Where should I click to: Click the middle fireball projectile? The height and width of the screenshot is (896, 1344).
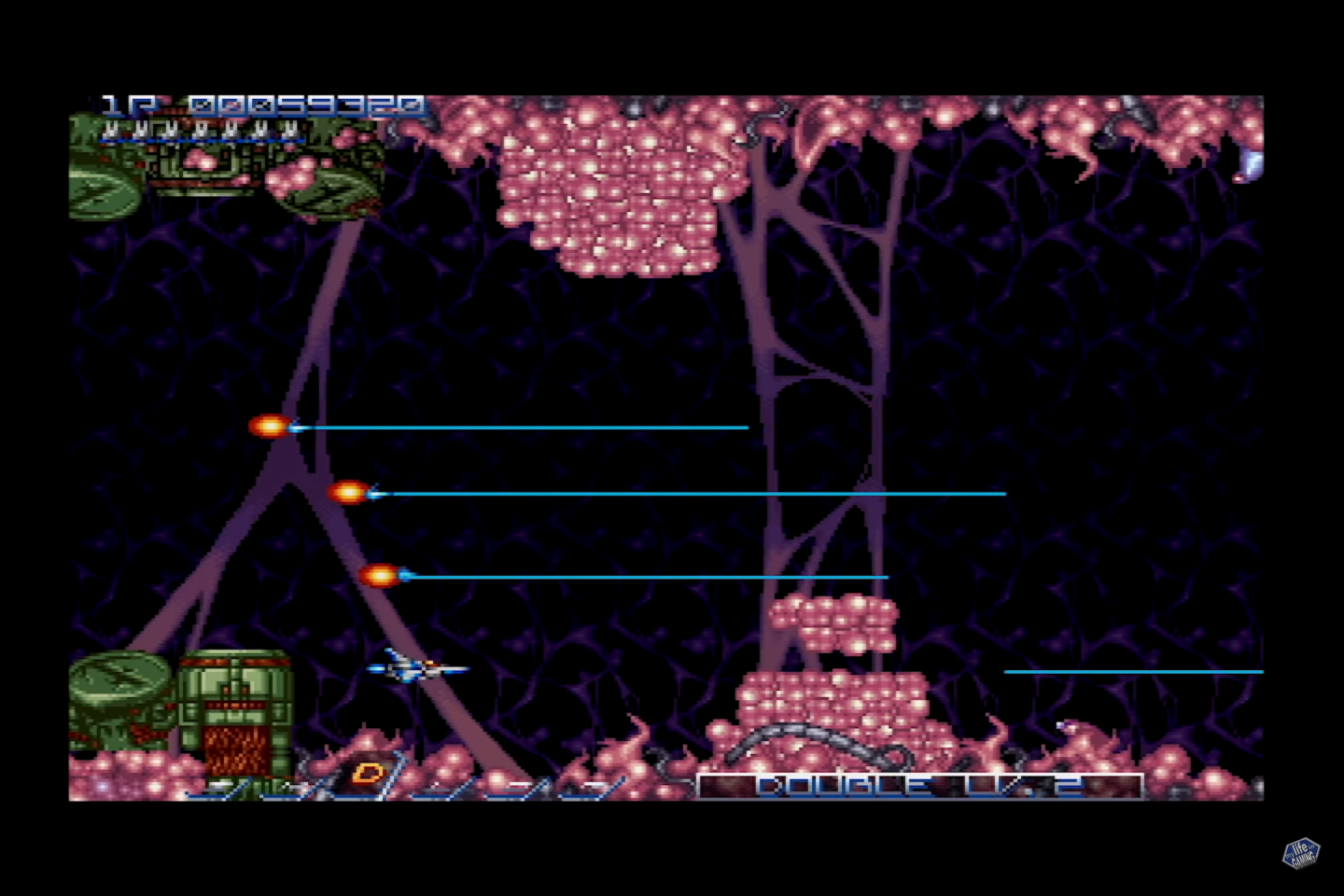(x=349, y=493)
